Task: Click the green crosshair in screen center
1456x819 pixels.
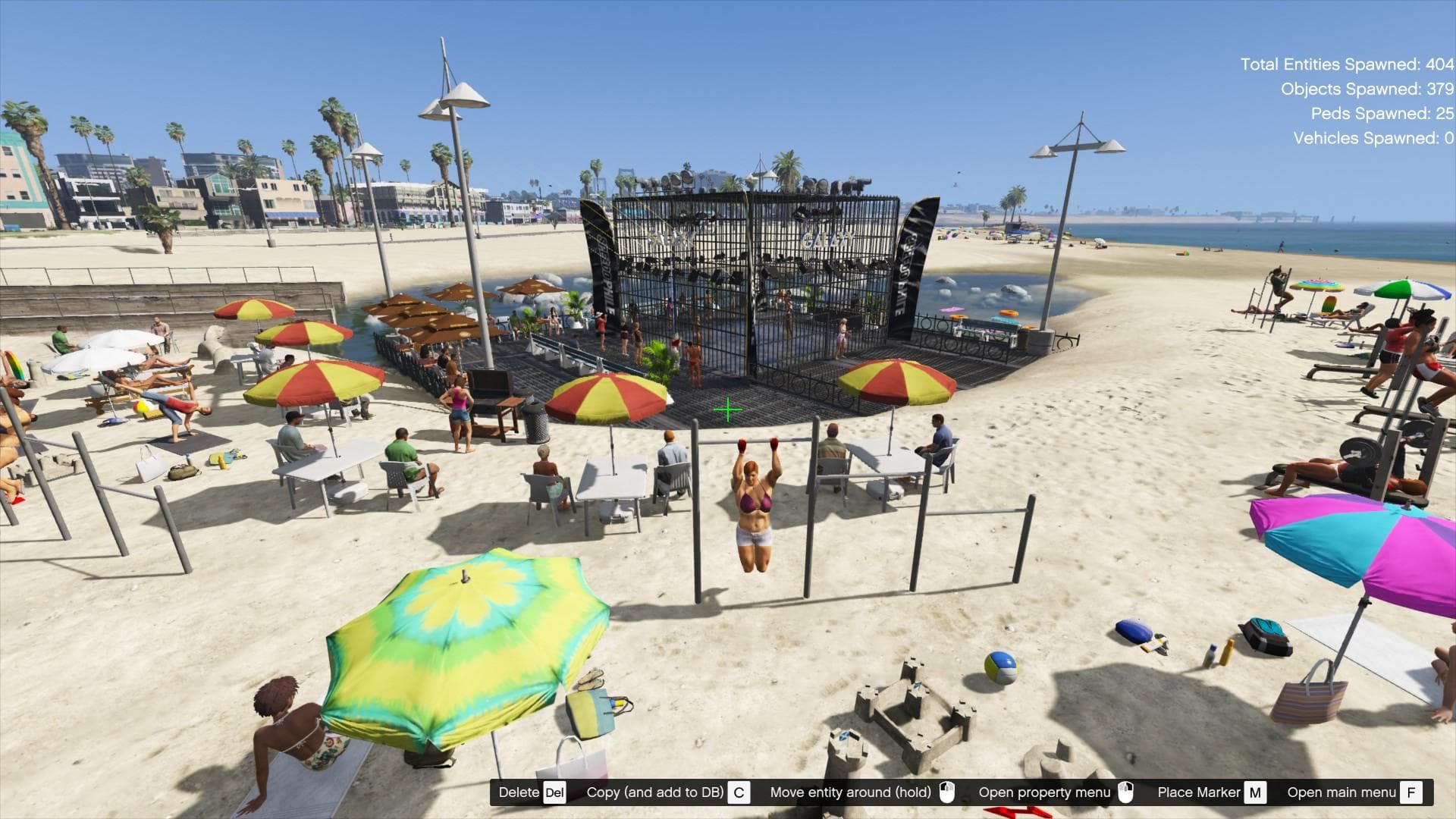Action: pyautogui.click(x=727, y=409)
